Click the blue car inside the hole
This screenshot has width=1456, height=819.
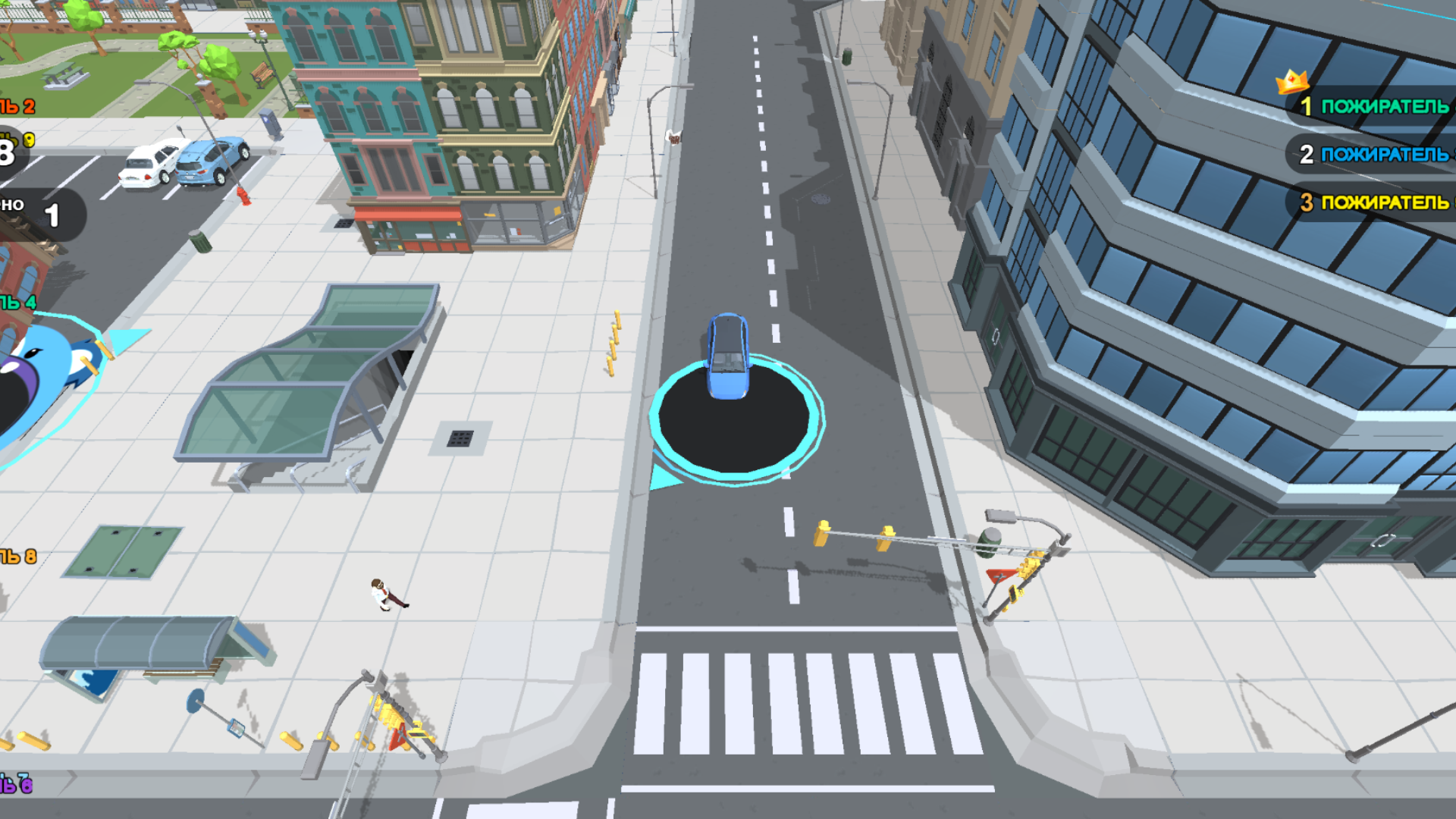[726, 356]
